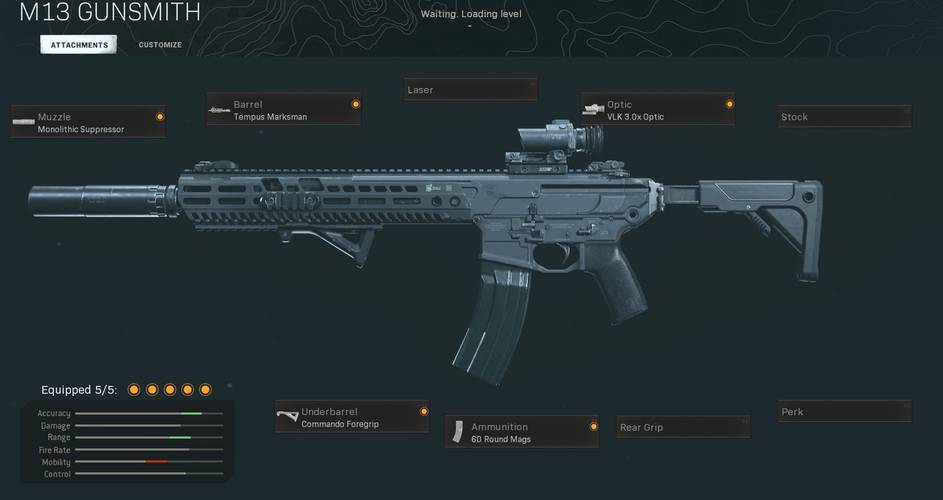Switch to the Attachments tab
This screenshot has width=943, height=500.
[x=79, y=45]
